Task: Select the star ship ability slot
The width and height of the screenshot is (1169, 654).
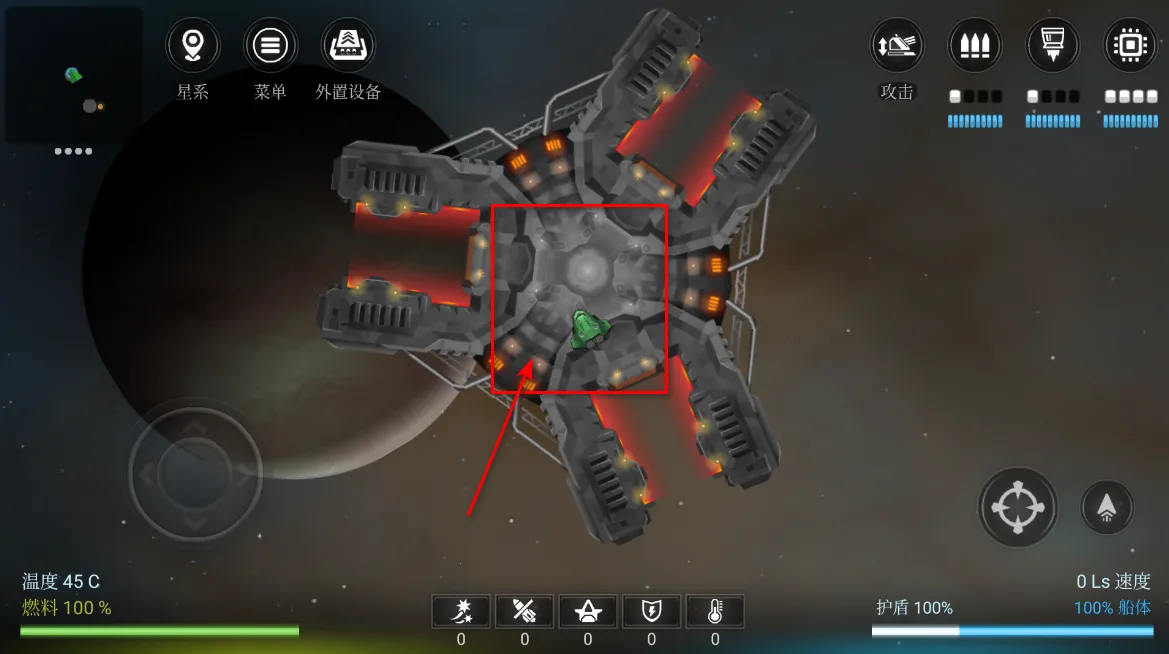Action: pyautogui.click(x=588, y=611)
